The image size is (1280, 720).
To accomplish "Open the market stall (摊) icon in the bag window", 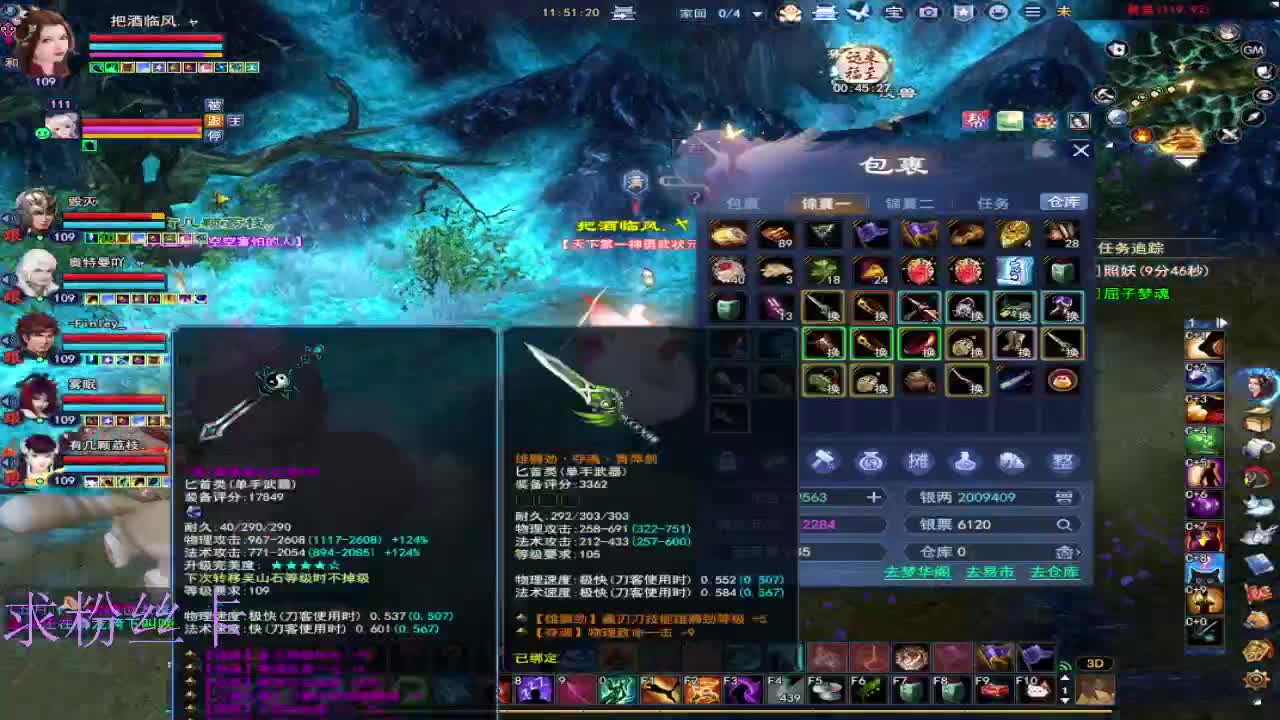I will click(x=918, y=461).
